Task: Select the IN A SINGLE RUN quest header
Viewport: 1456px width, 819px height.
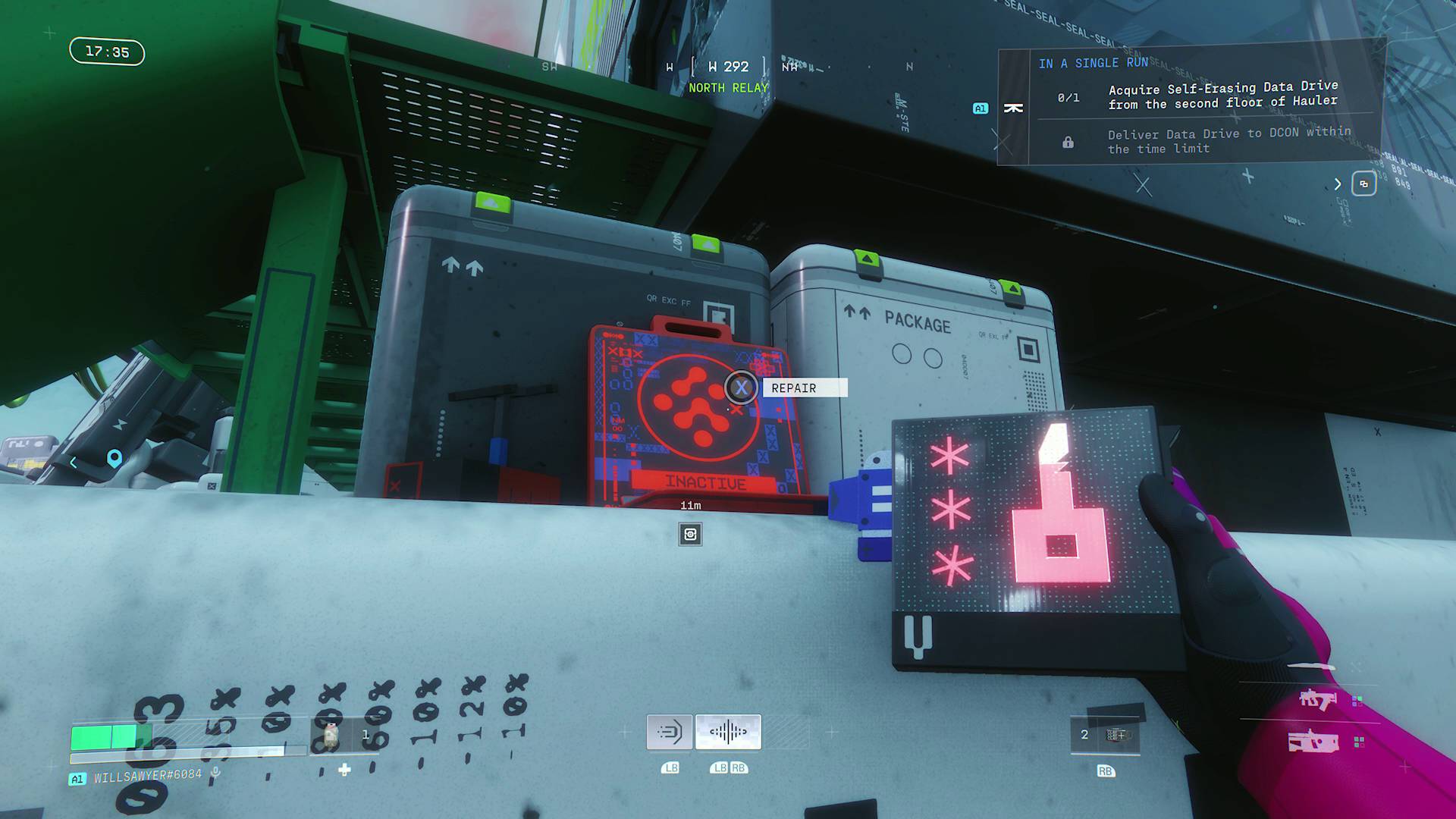Action: tap(1094, 63)
